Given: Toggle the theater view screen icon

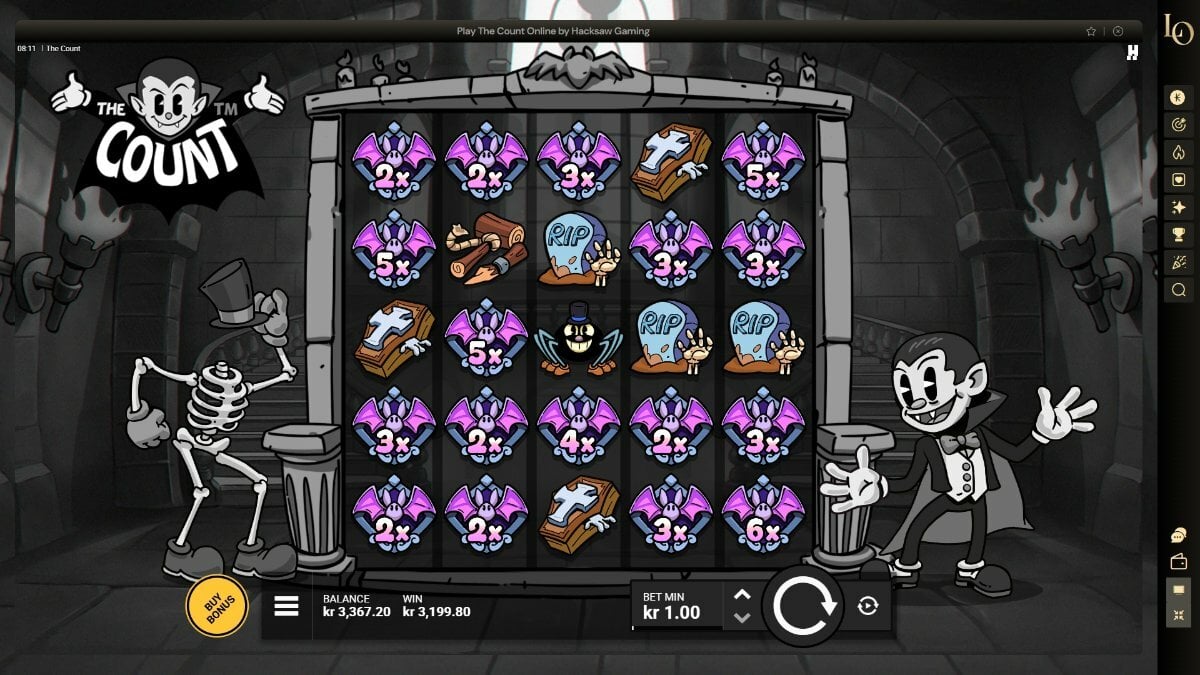Looking at the screenshot, I should pyautogui.click(x=1178, y=590).
